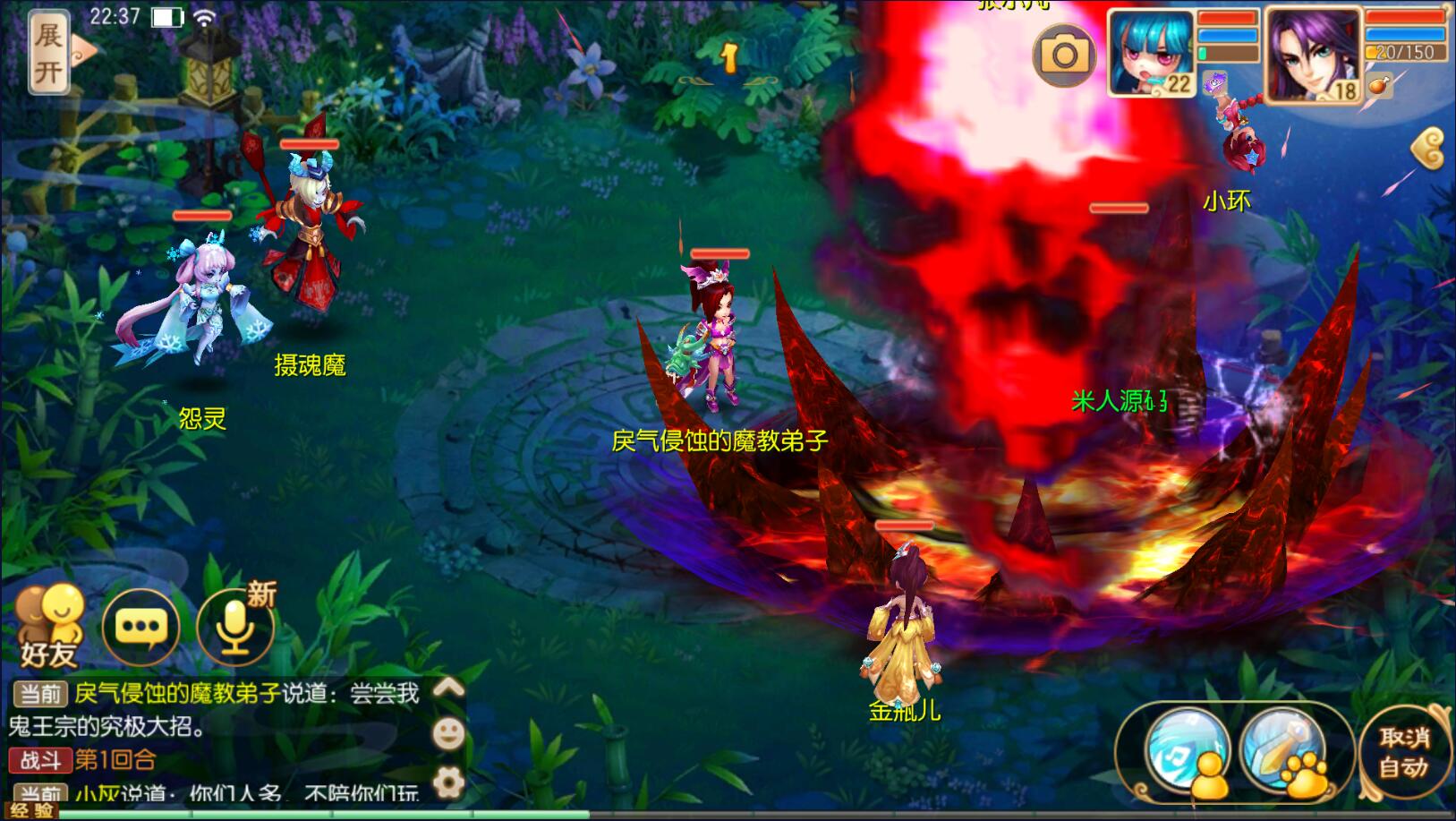The width and height of the screenshot is (1456, 821).
Task: Open the smiley emoji picker
Action: [448, 734]
